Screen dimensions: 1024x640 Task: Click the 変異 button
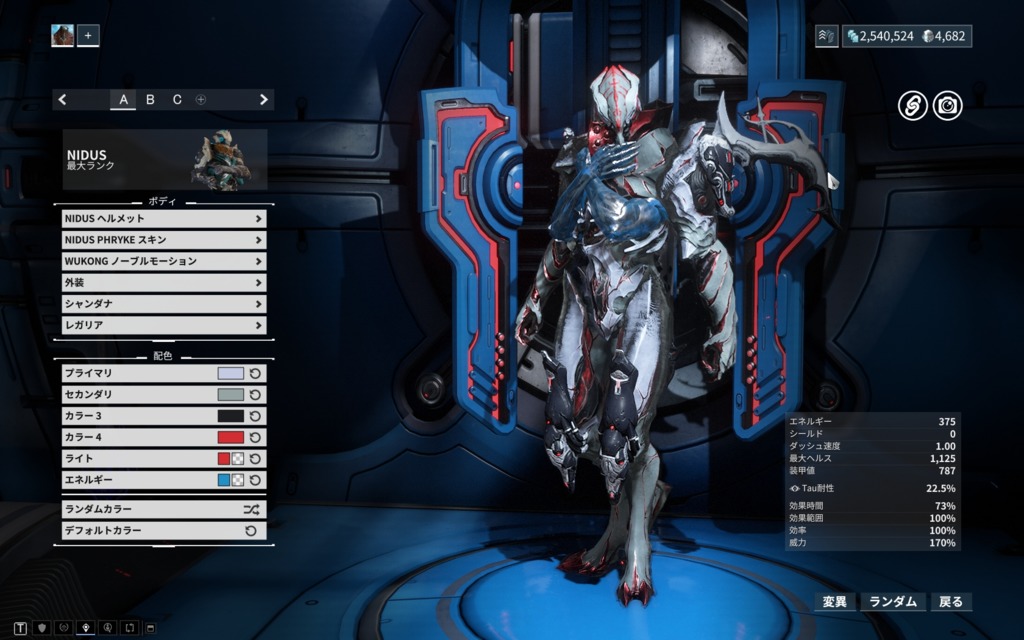pyautogui.click(x=834, y=602)
